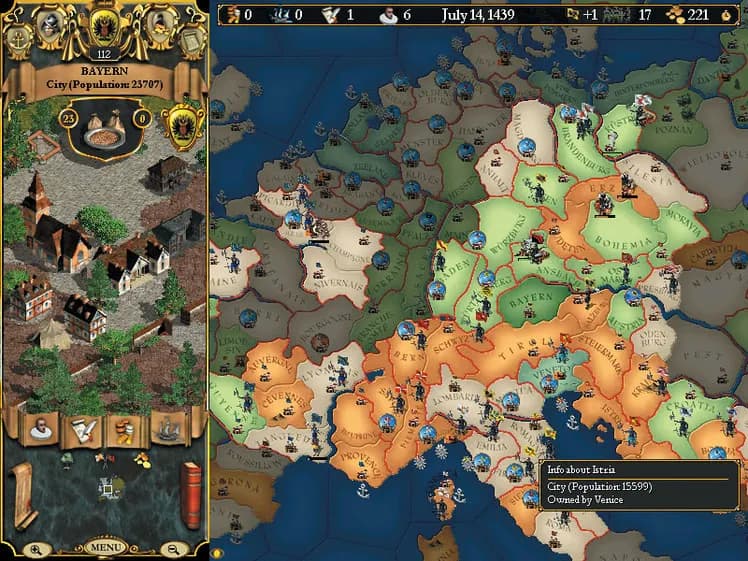Screen dimensions: 748x561
Task: Open the coin stacks button
Action: (125, 428)
